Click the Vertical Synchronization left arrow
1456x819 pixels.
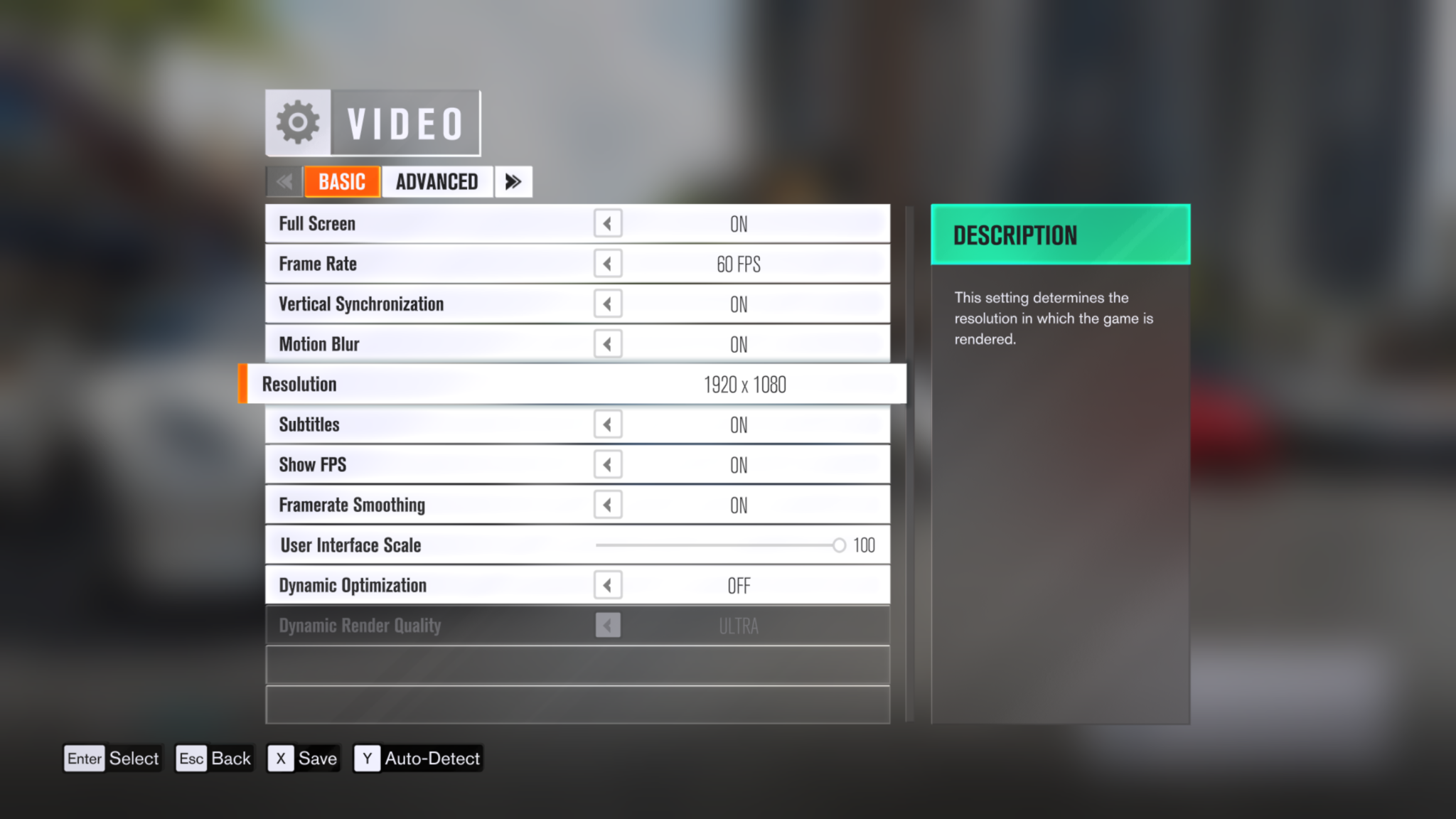(x=608, y=304)
